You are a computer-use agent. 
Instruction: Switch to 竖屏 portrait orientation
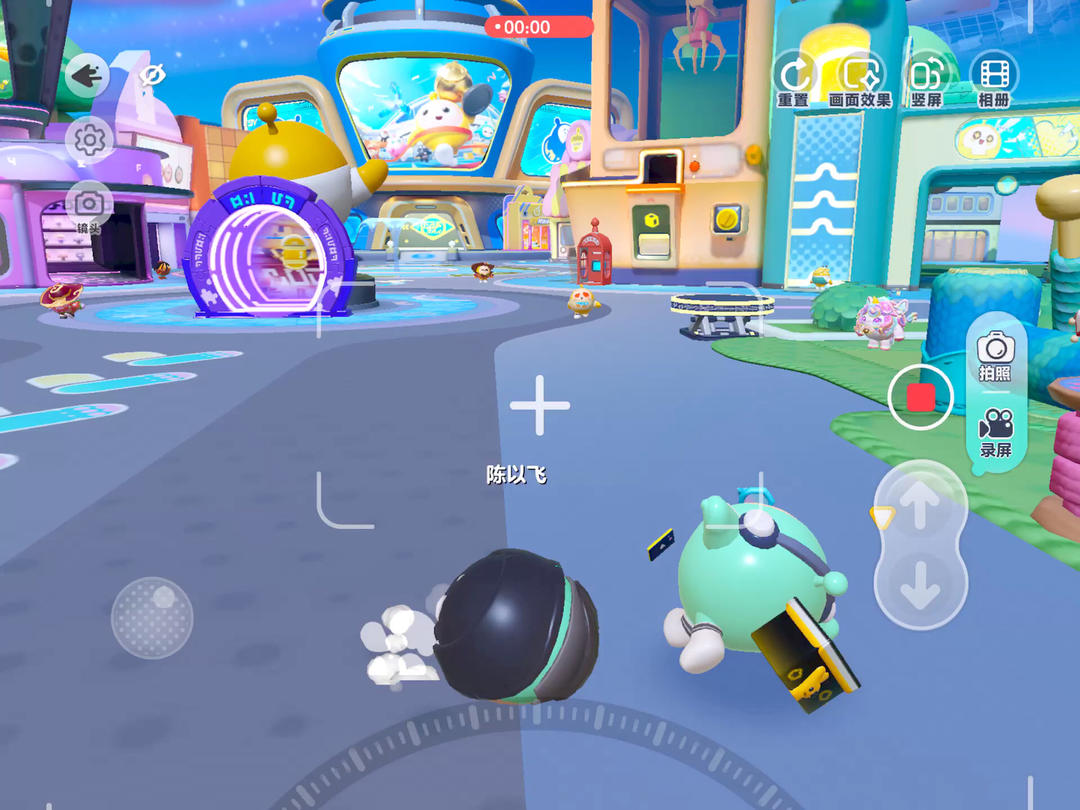click(x=927, y=78)
